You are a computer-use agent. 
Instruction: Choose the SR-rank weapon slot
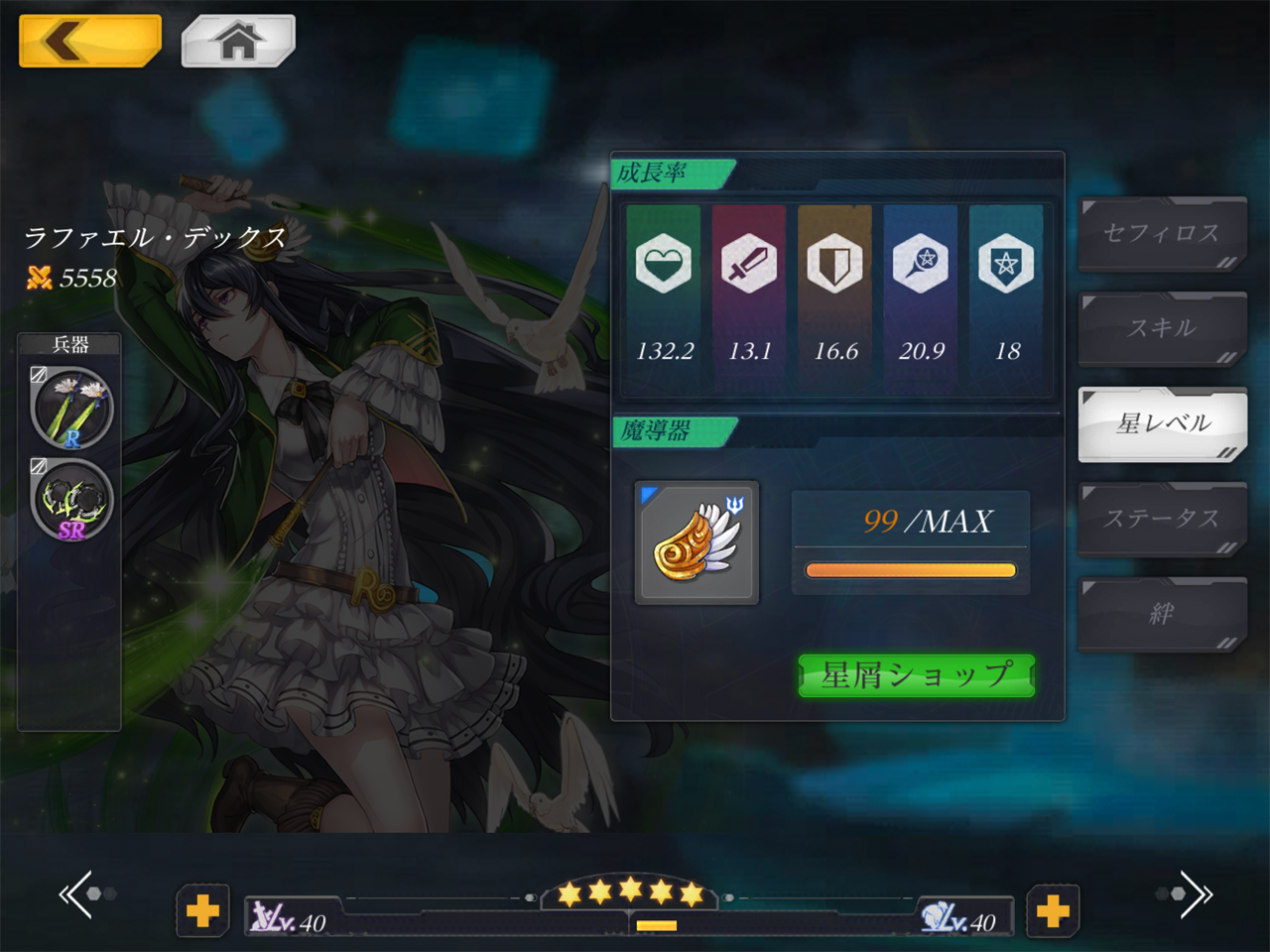(x=71, y=501)
